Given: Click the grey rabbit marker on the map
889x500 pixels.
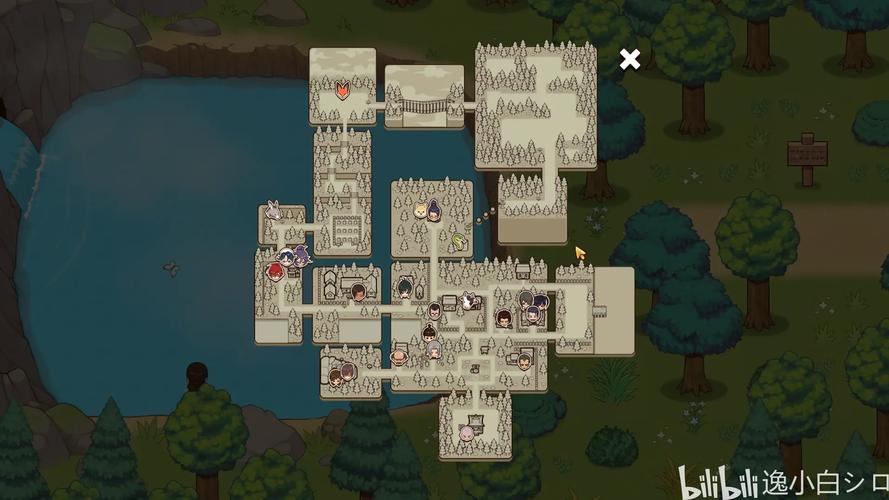Looking at the screenshot, I should pyautogui.click(x=273, y=212).
